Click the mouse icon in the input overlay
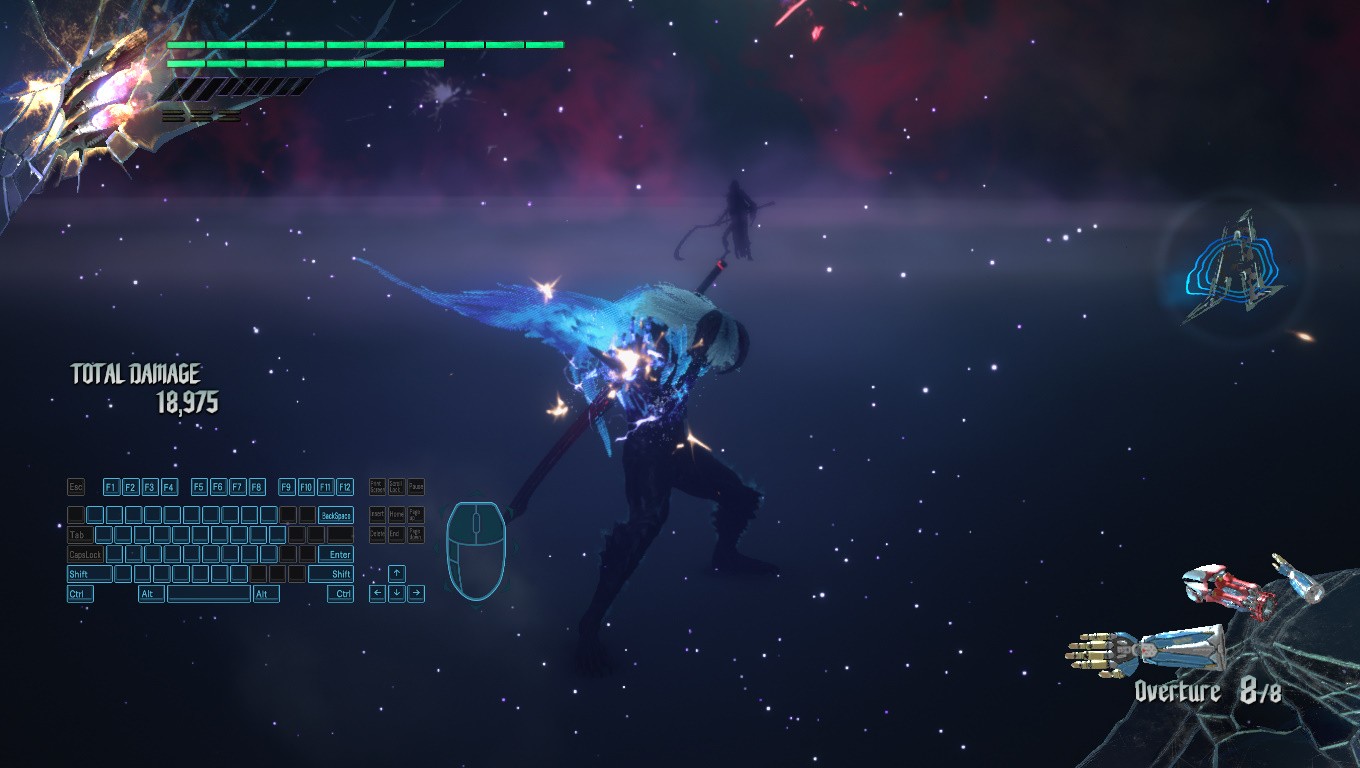This screenshot has width=1360, height=768. point(475,549)
